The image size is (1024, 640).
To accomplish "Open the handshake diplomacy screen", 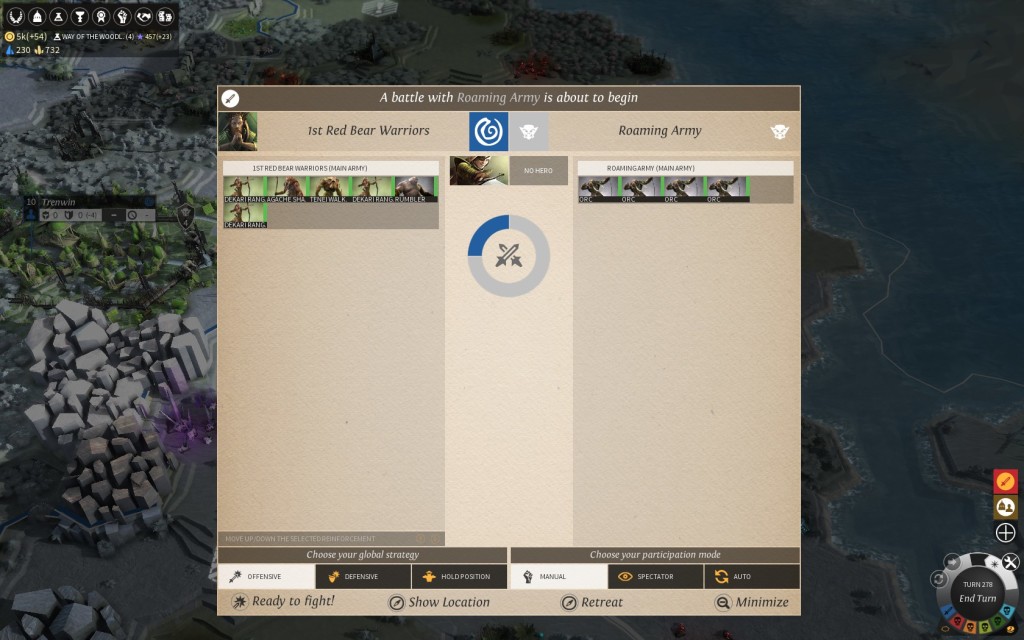I will [143, 17].
